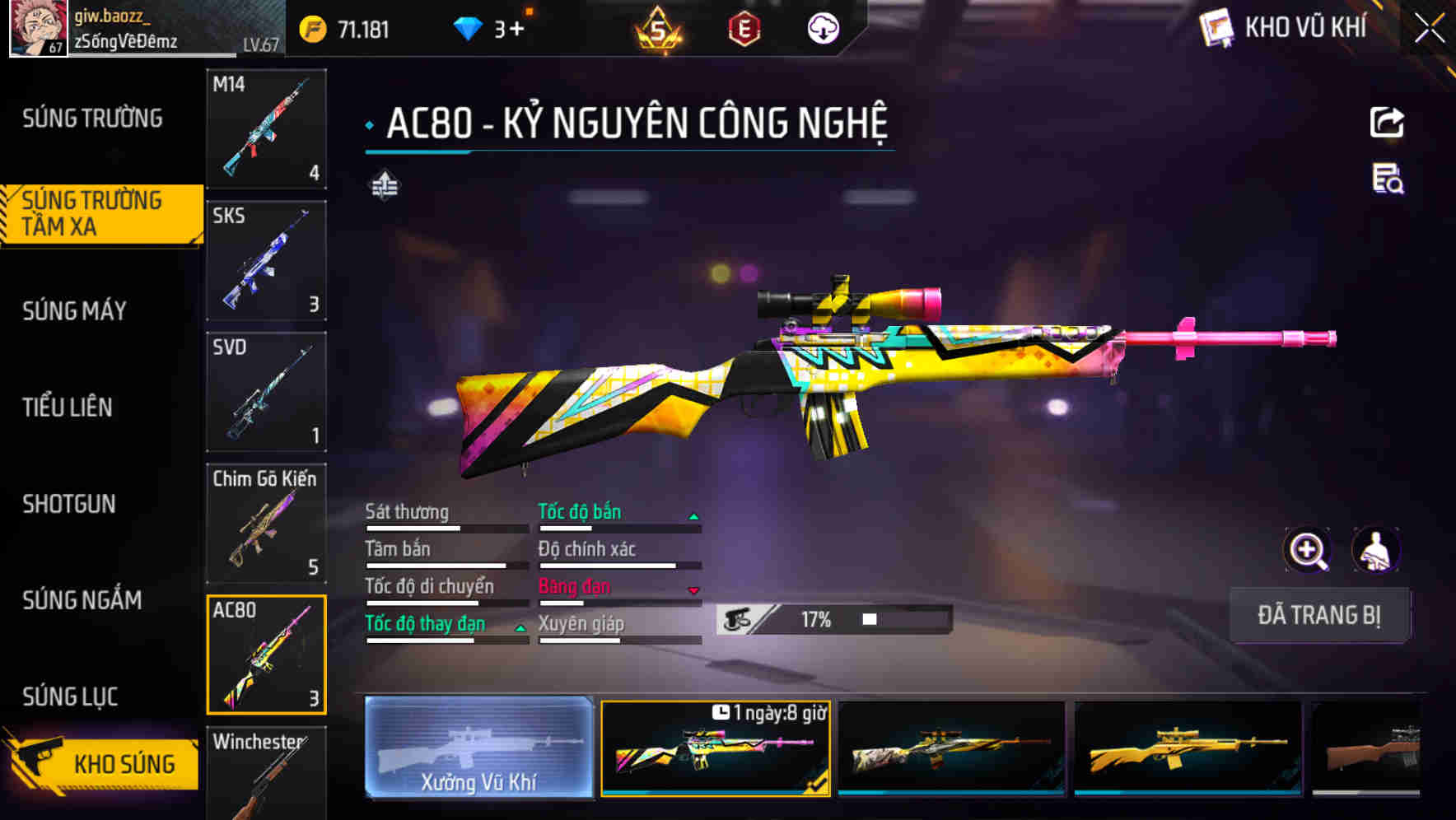Screen dimensions: 1456x820
Task: Click the magnifier zoom preview icon
Action: (x=1307, y=550)
